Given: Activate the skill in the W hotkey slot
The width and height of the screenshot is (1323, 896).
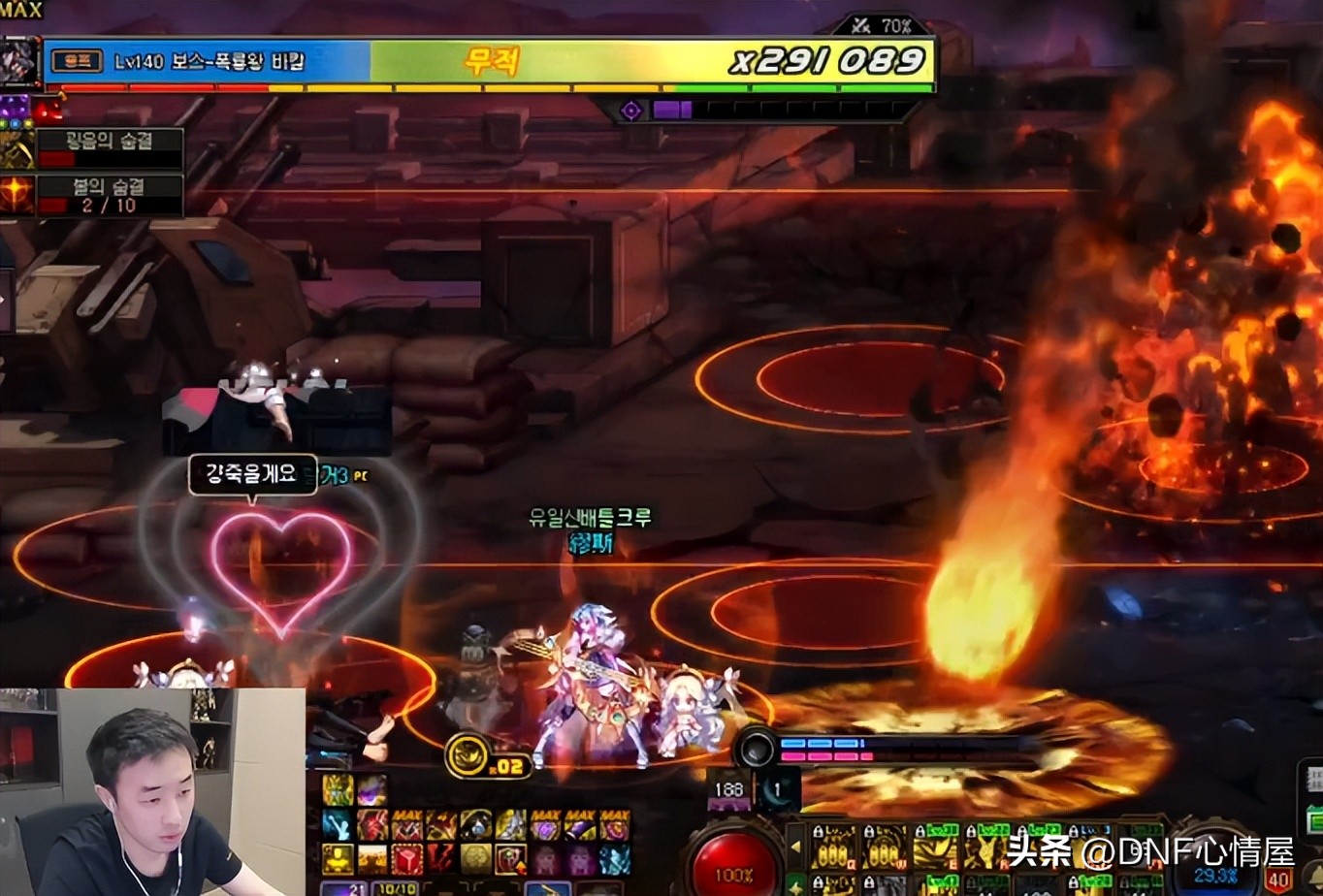Looking at the screenshot, I should pyautogui.click(x=884, y=848).
